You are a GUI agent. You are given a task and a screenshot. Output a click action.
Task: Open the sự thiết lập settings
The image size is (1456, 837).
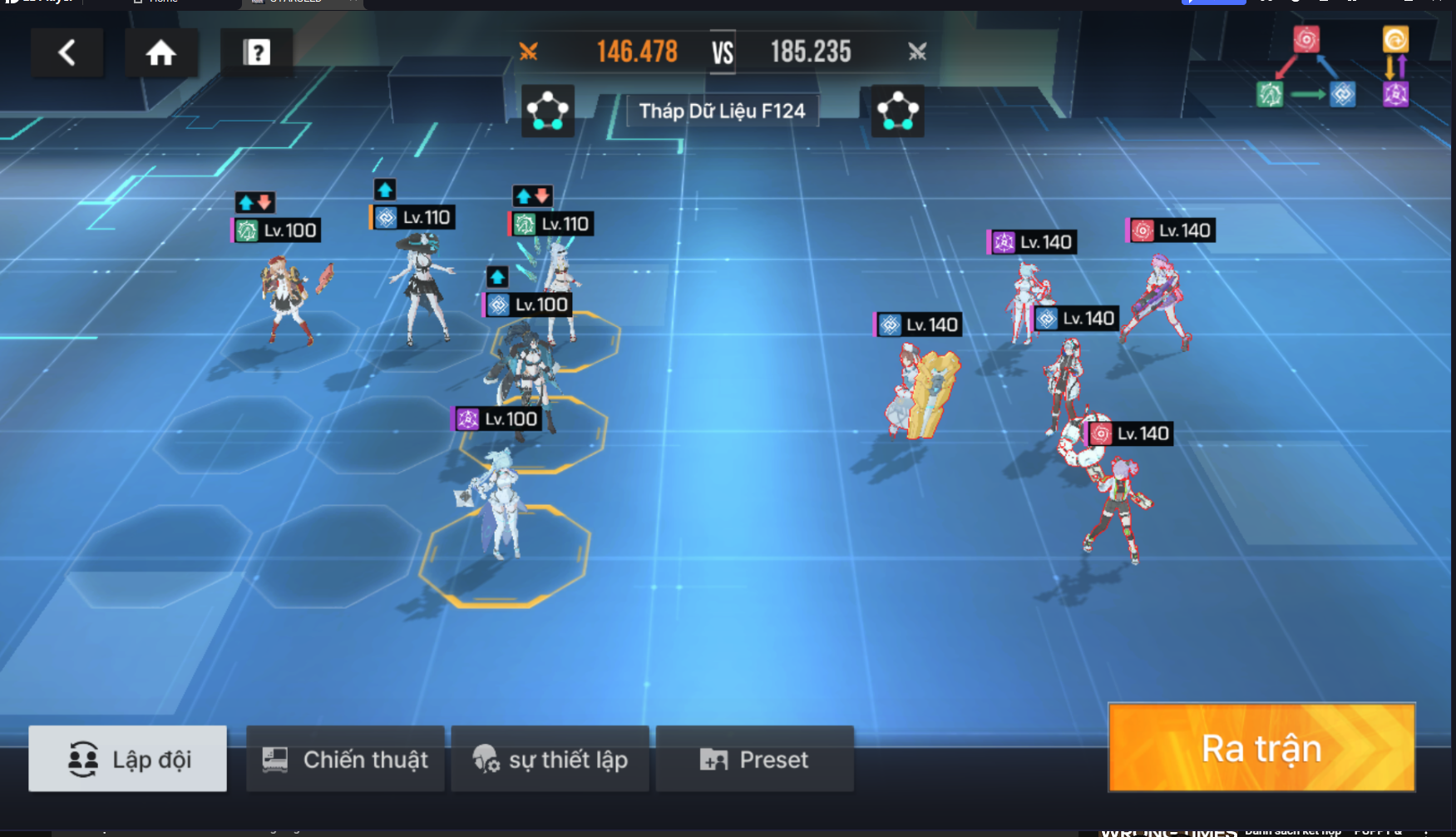(550, 759)
